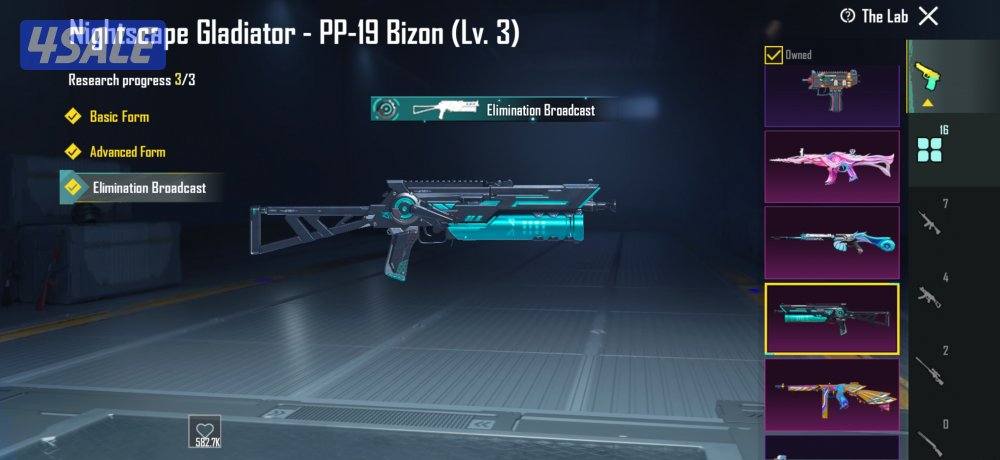Toggle the Owned checkbox filter

[773, 55]
